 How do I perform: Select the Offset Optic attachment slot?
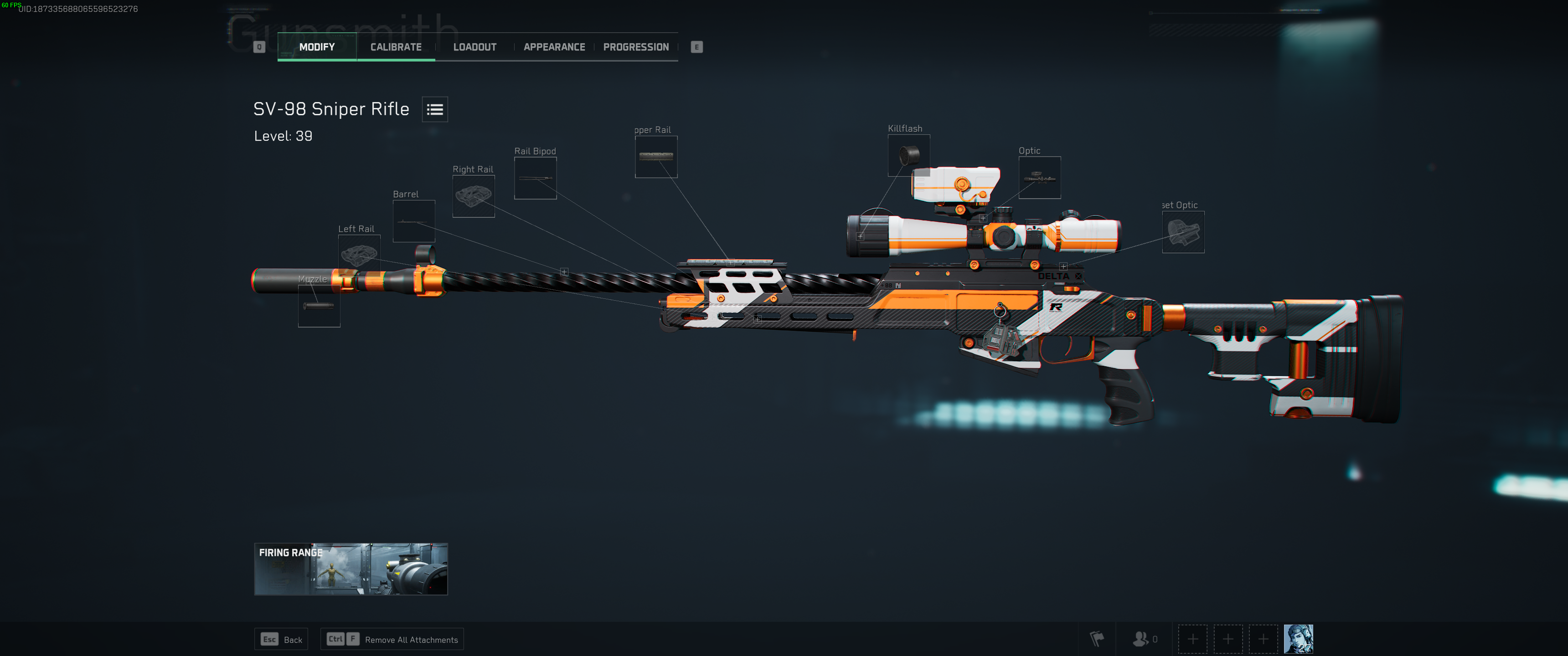pyautogui.click(x=1183, y=232)
